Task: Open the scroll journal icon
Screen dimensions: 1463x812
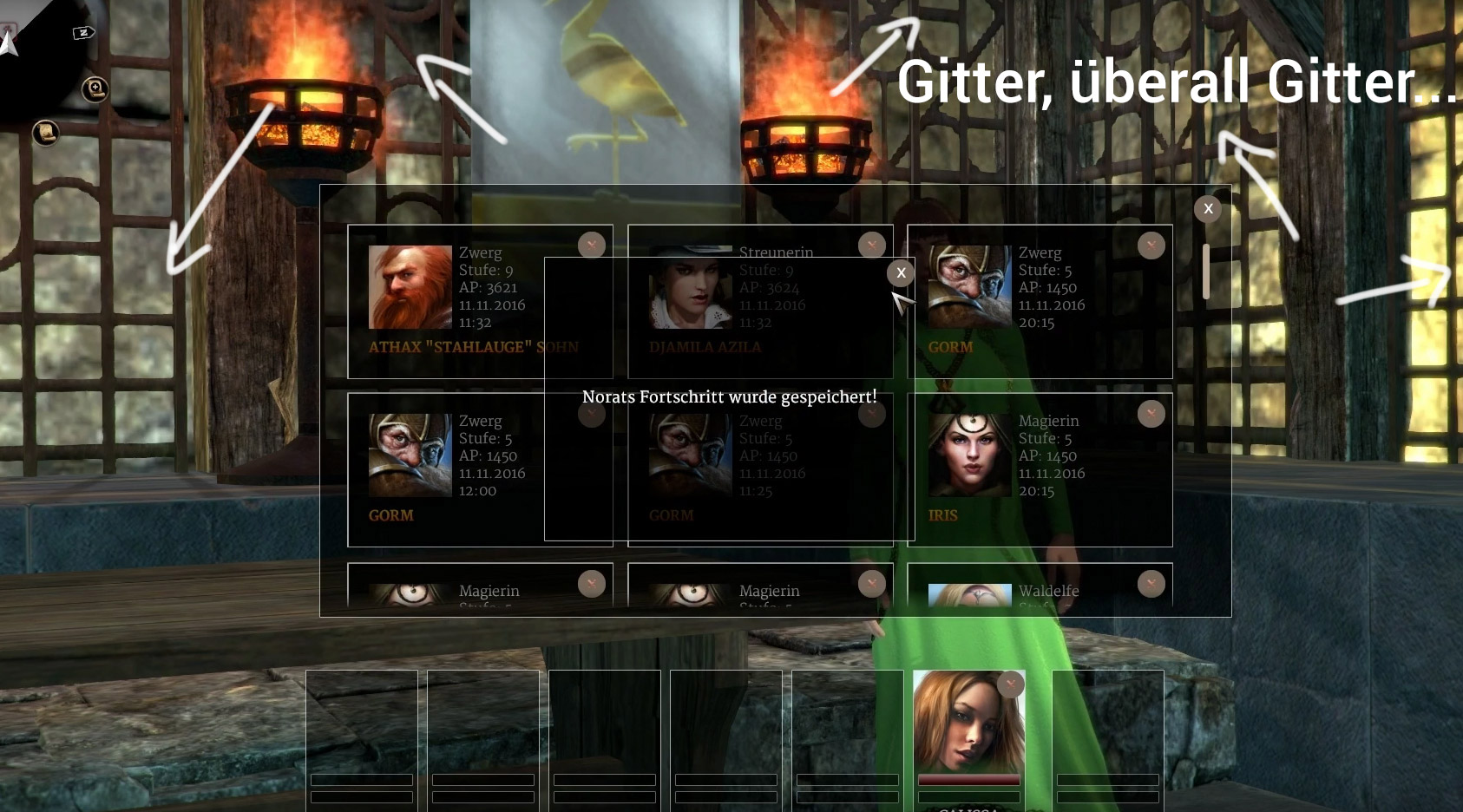Action: coord(45,133)
